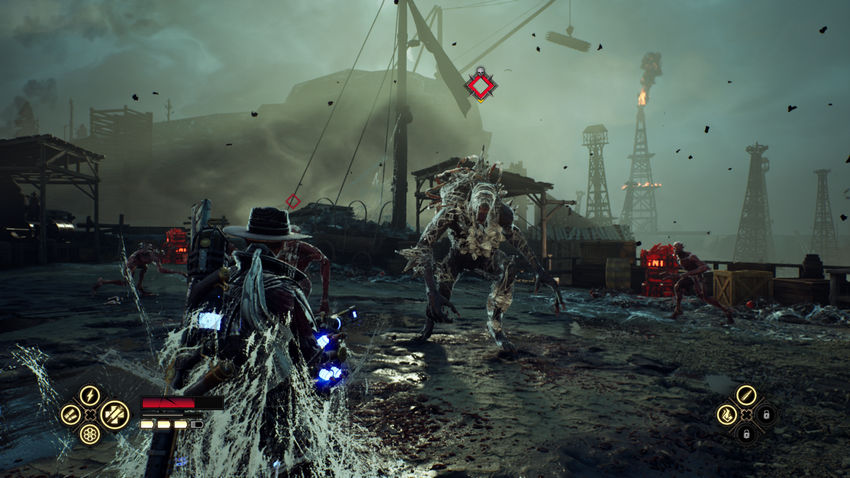Click the large red diamond objective marker
Screen dimensions: 850x478
(481, 86)
